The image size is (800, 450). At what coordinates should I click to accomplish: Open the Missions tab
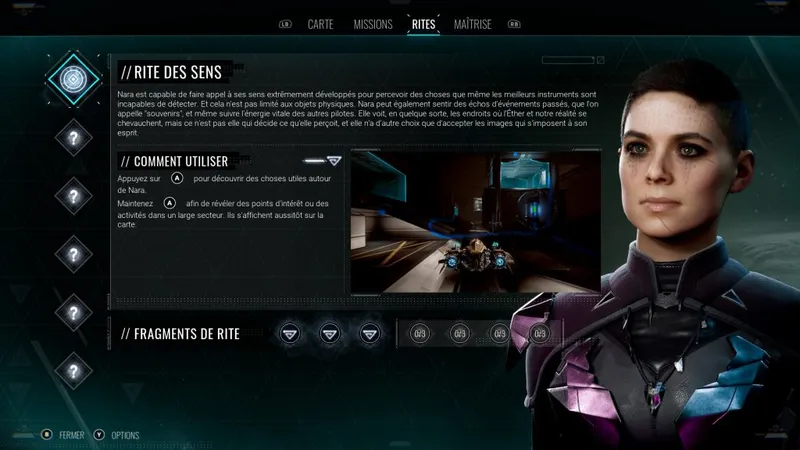coord(373,23)
